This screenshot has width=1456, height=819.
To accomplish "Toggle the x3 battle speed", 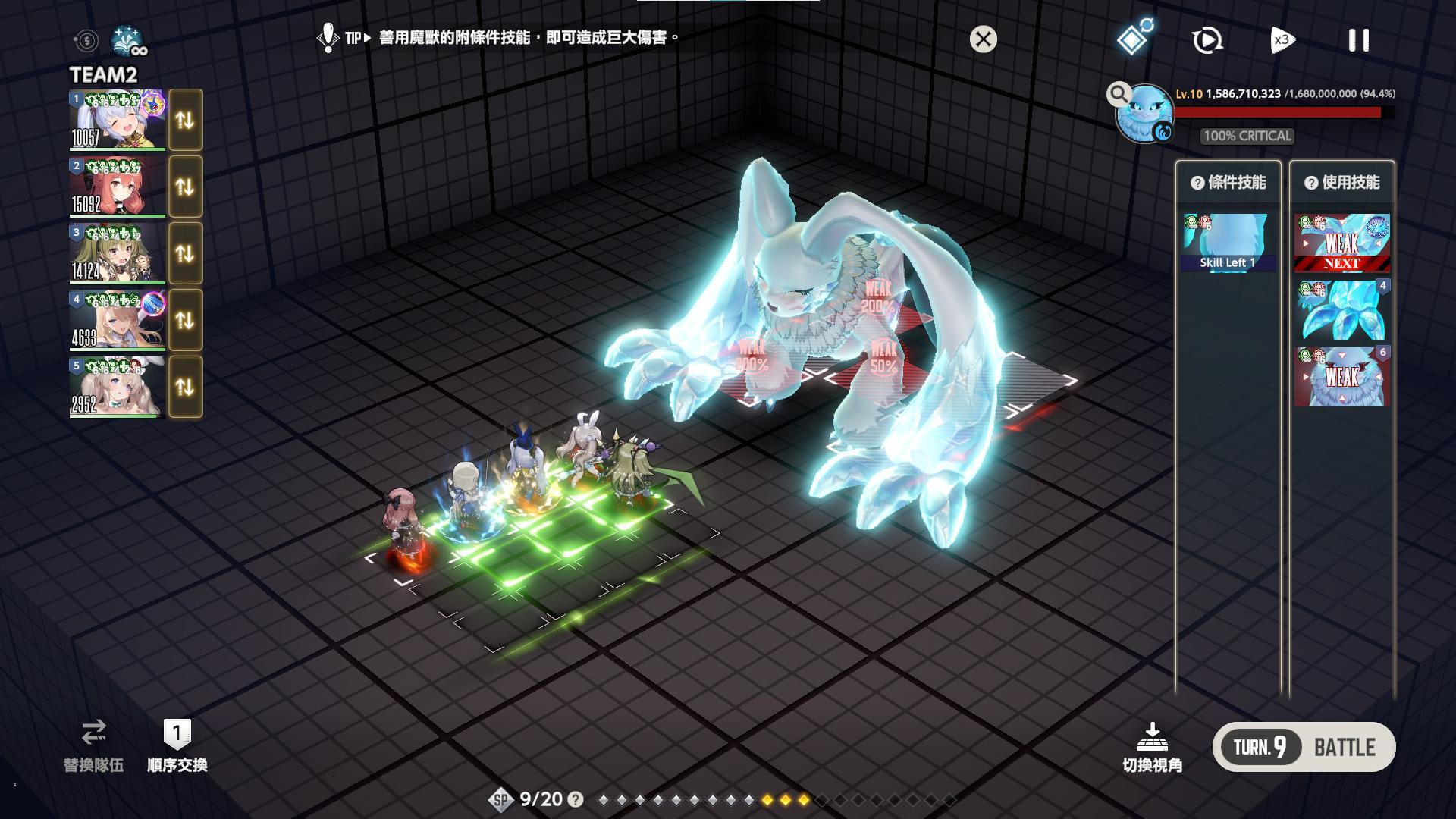I will (1282, 40).
